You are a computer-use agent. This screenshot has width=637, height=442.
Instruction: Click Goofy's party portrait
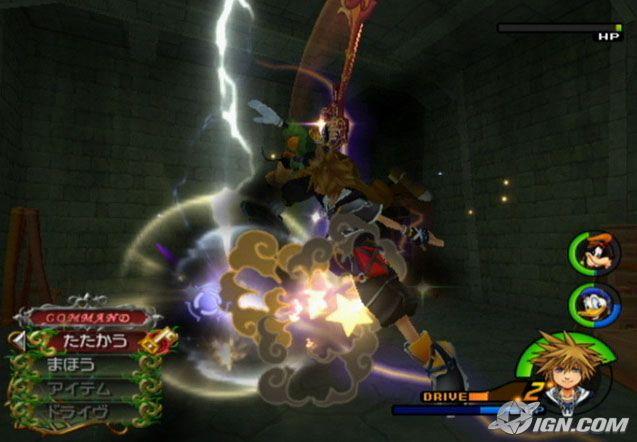pos(588,253)
